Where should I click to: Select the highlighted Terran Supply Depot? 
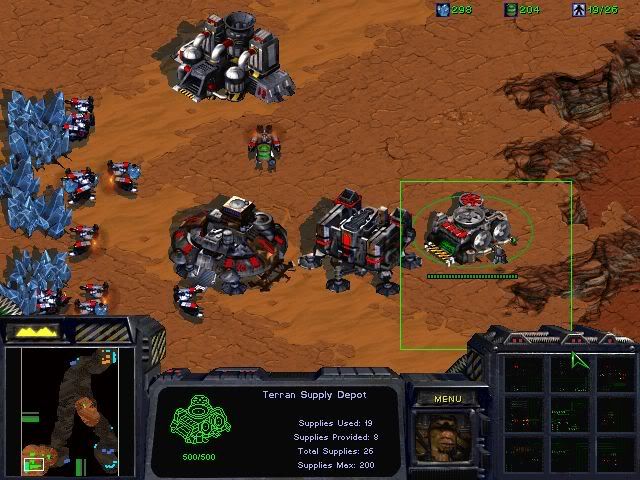[x=470, y=232]
